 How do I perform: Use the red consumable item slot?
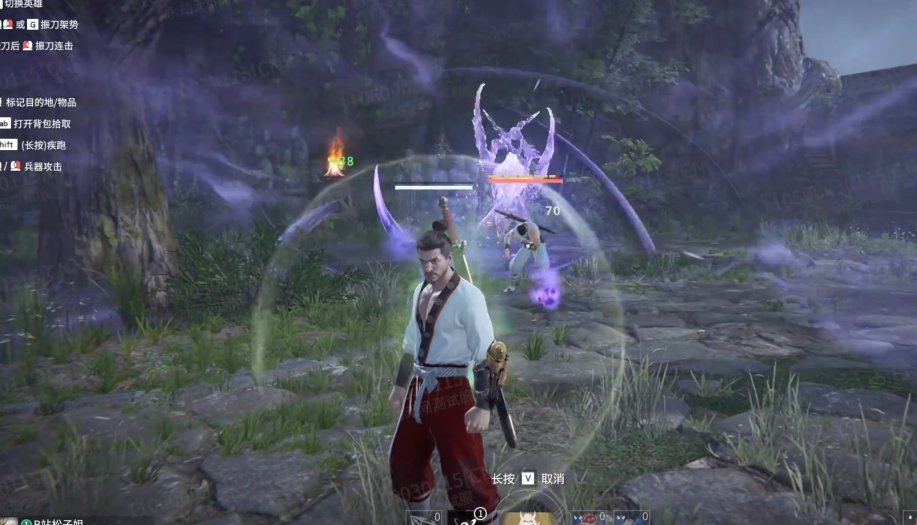click(590, 518)
